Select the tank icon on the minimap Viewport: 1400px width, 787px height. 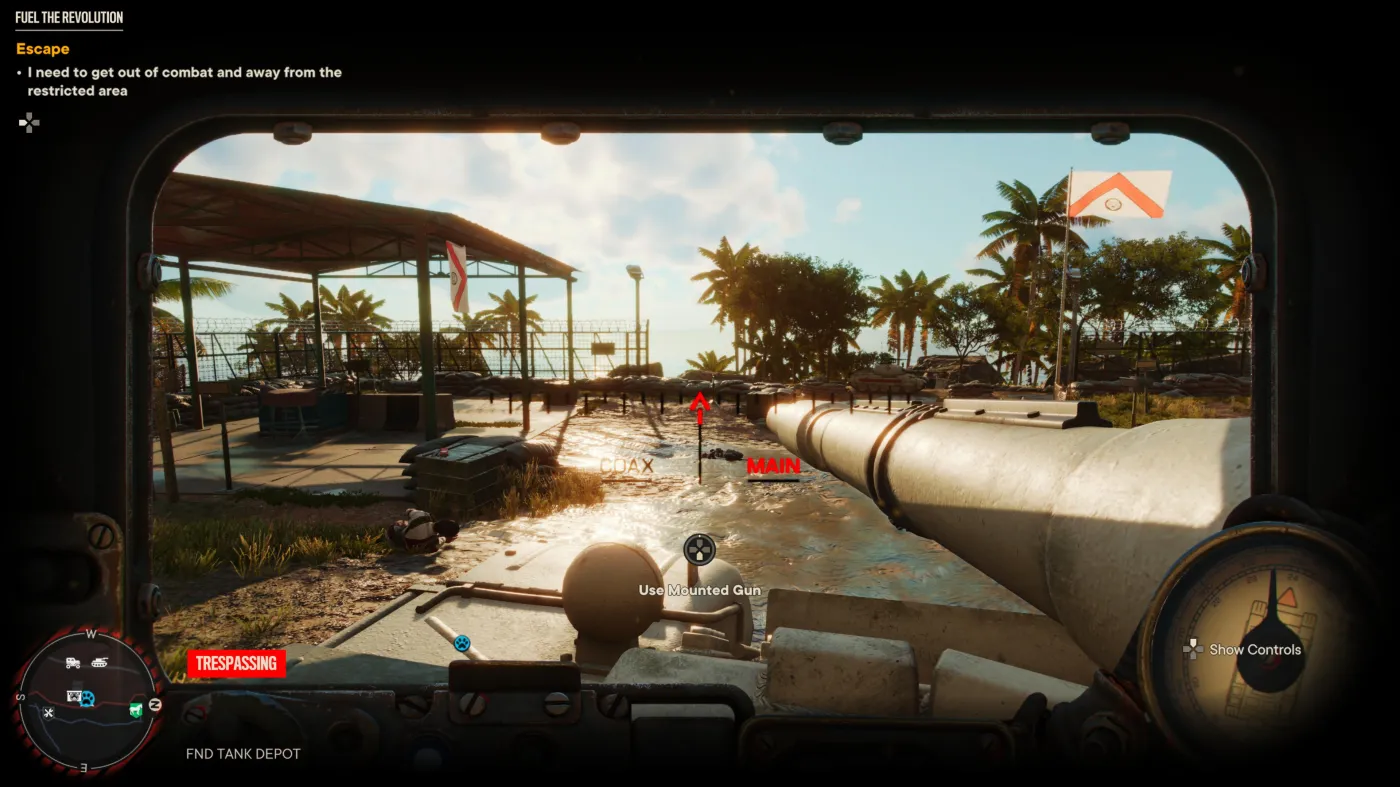click(x=101, y=662)
